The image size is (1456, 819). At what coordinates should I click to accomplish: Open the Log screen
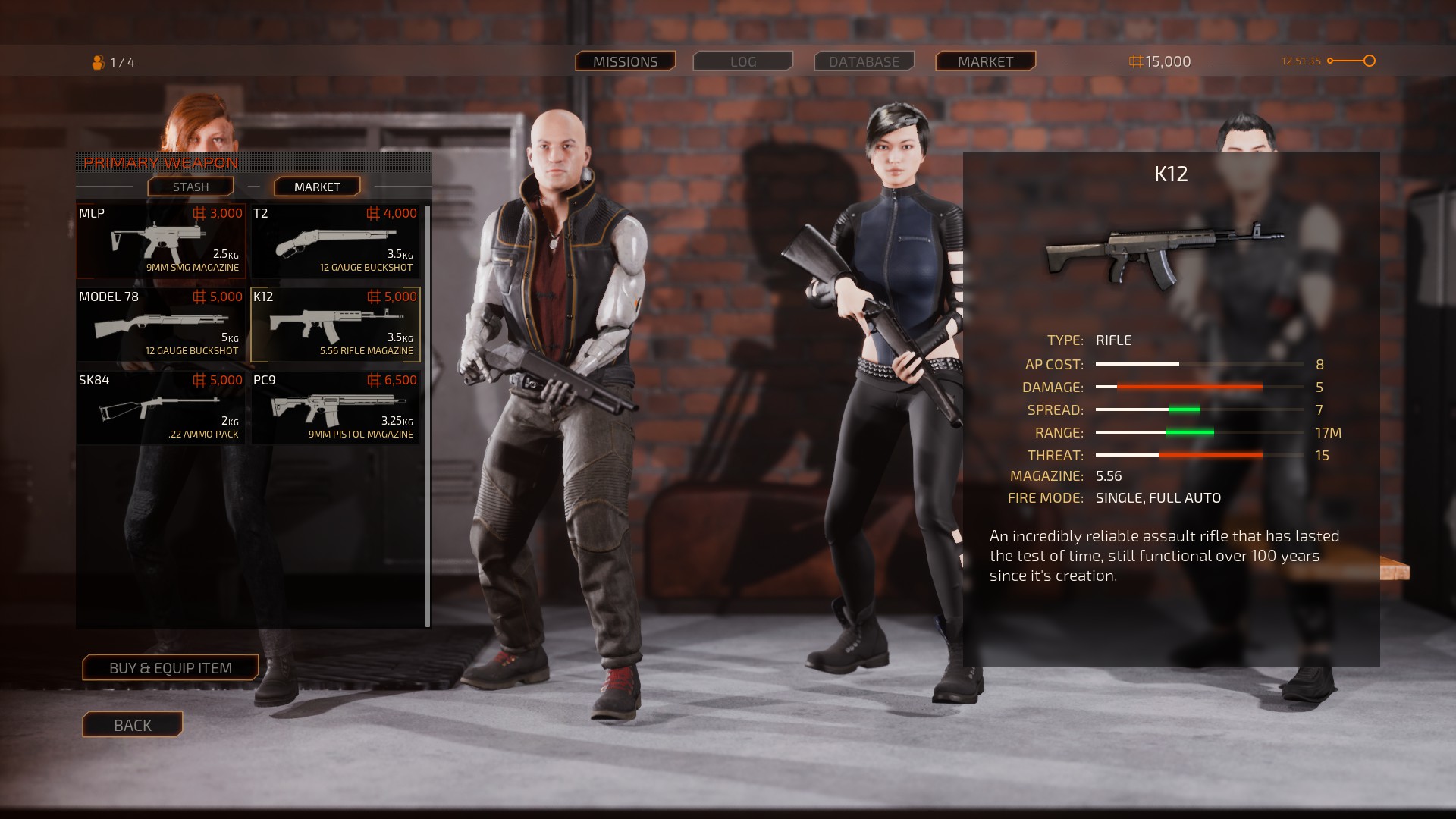click(743, 61)
